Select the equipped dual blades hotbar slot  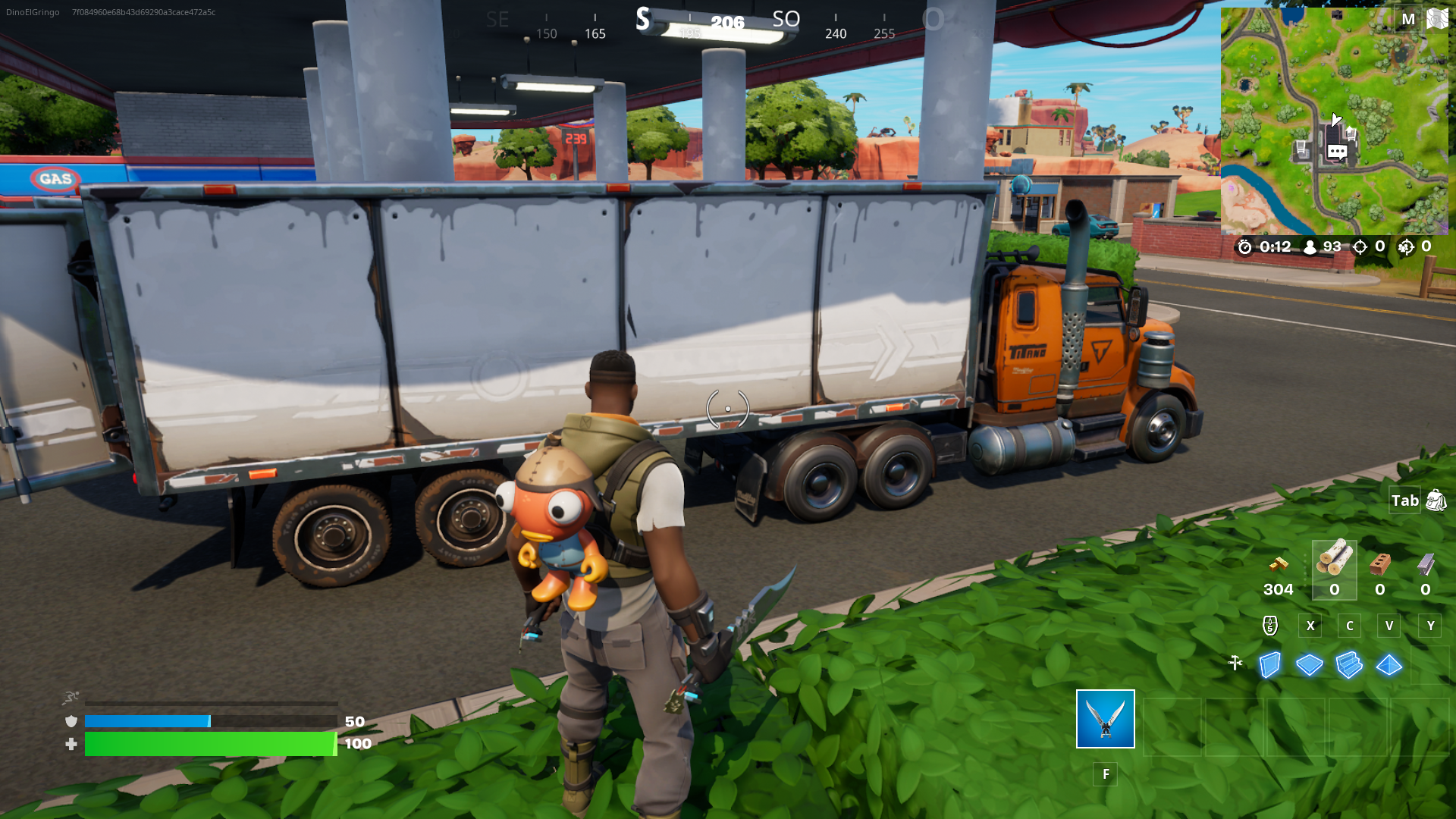(x=1104, y=720)
